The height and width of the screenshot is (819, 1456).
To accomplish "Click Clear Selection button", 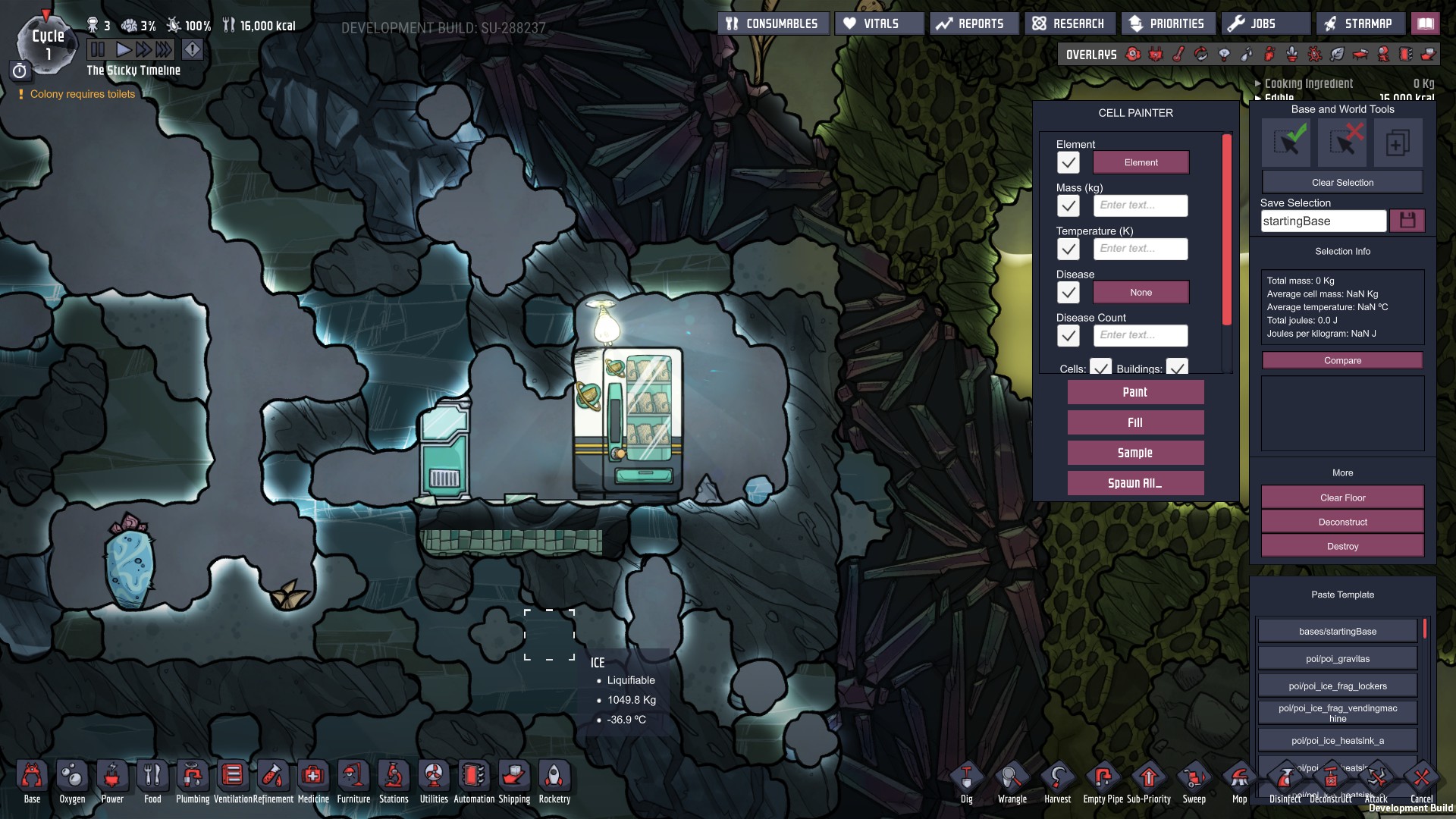I will 1342,183.
